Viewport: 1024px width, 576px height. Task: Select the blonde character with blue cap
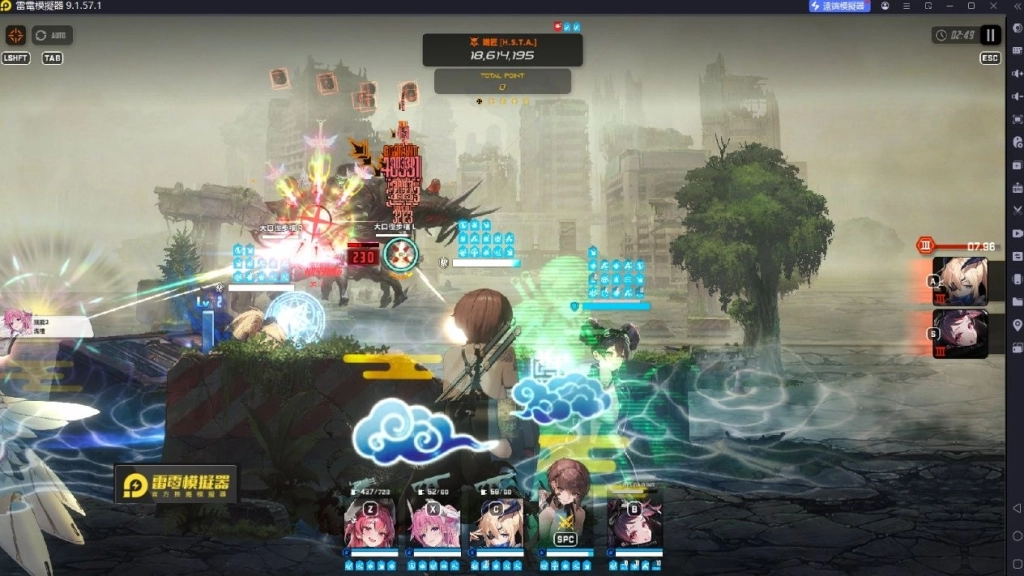(x=499, y=521)
